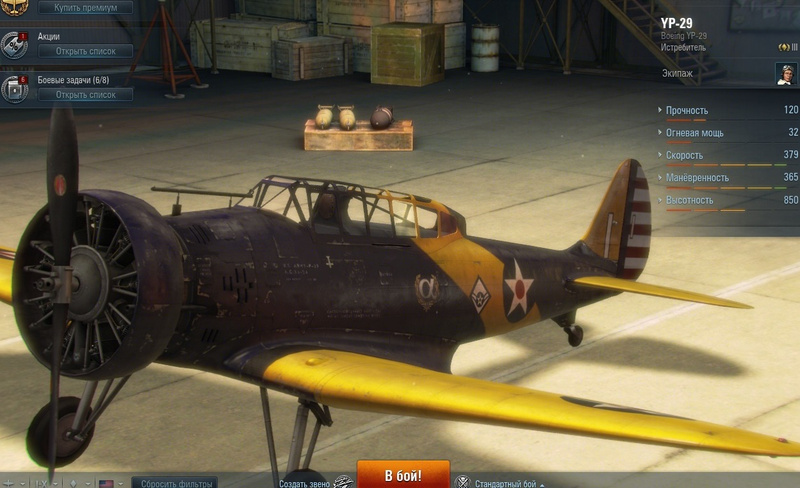Viewport: 800px width, 488px height.
Task: Expand the Манёвренность characteristic
Action: (x=697, y=178)
